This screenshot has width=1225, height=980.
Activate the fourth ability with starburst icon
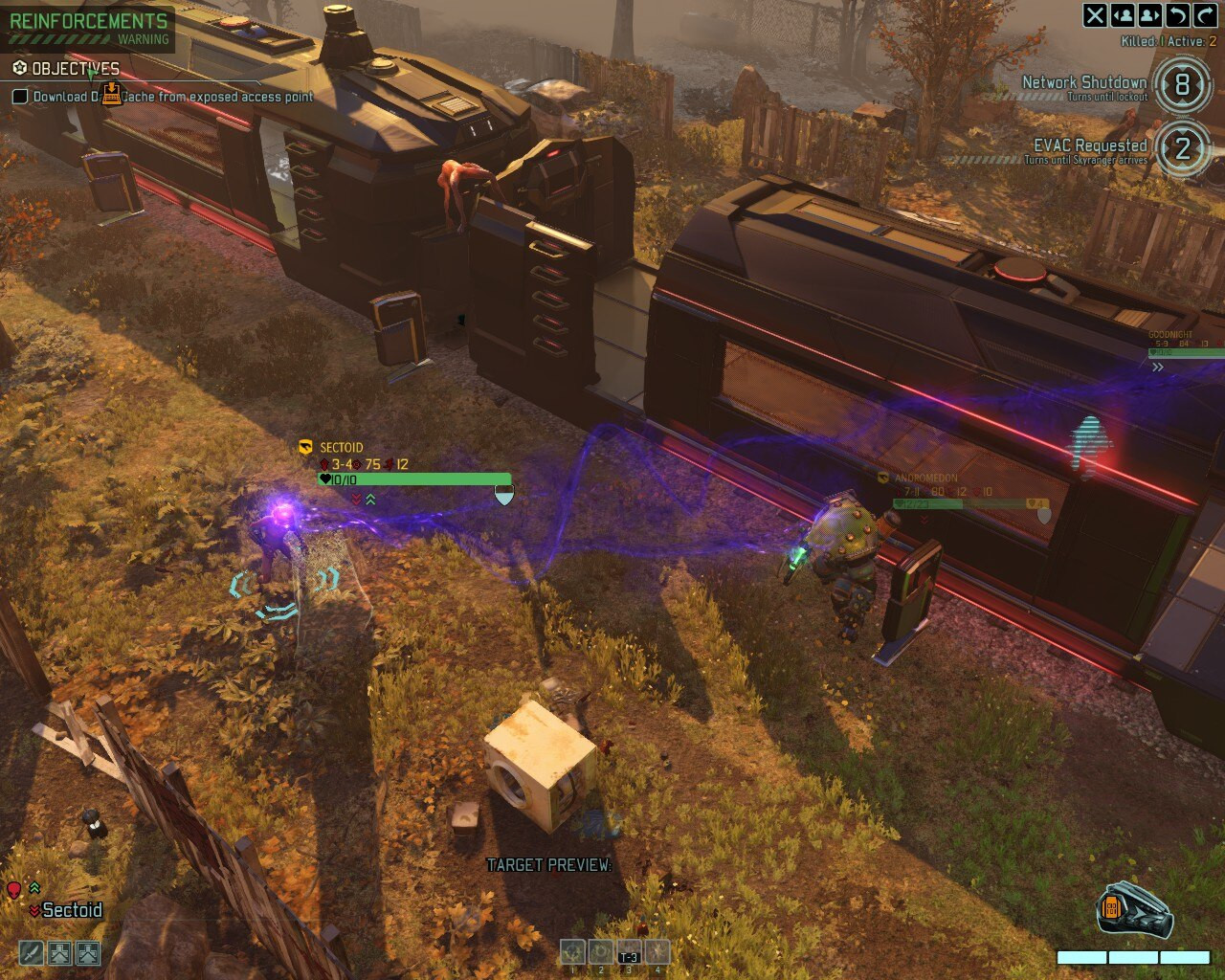657,952
